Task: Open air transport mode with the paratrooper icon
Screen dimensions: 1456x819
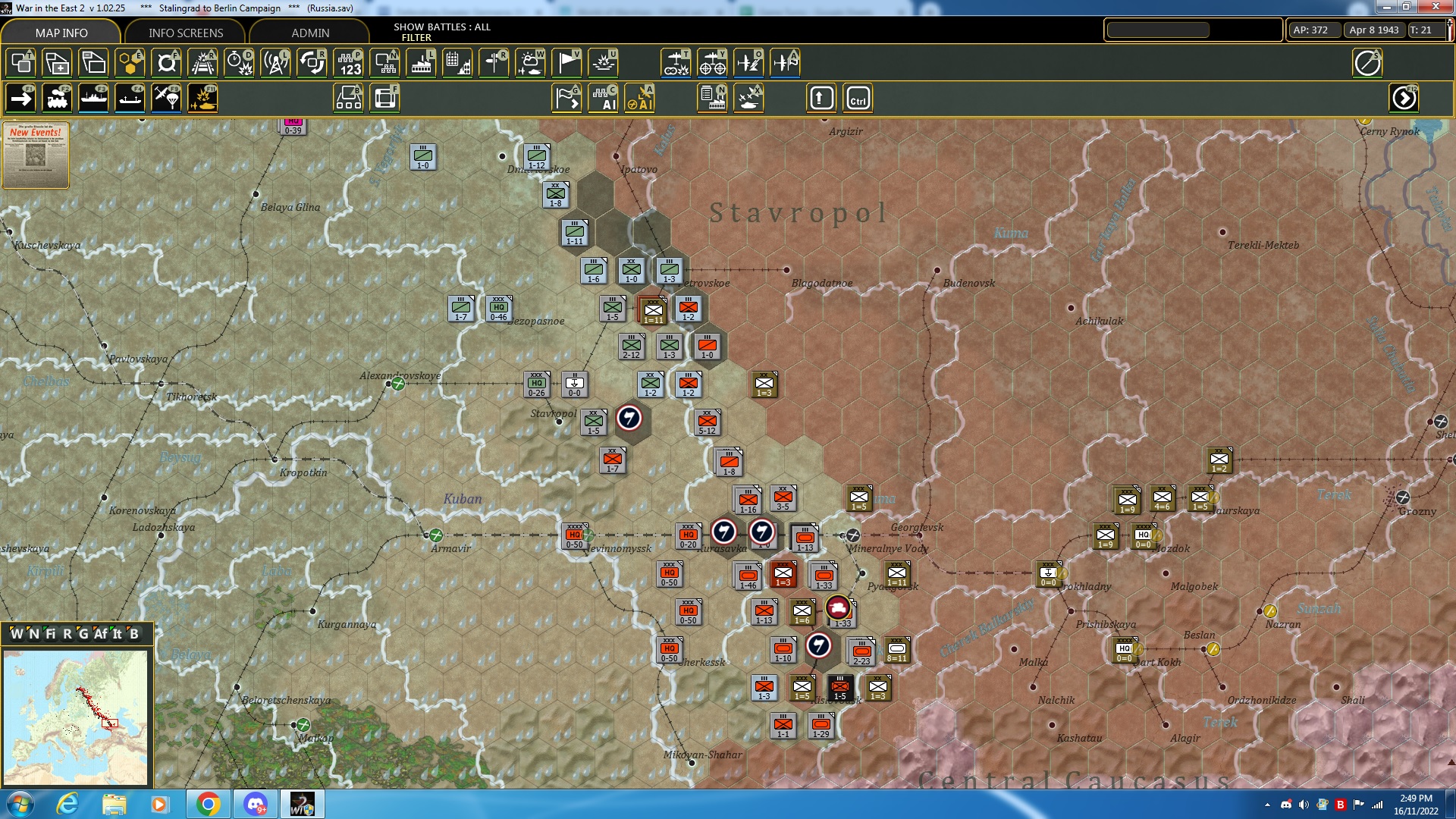Action: (x=166, y=98)
